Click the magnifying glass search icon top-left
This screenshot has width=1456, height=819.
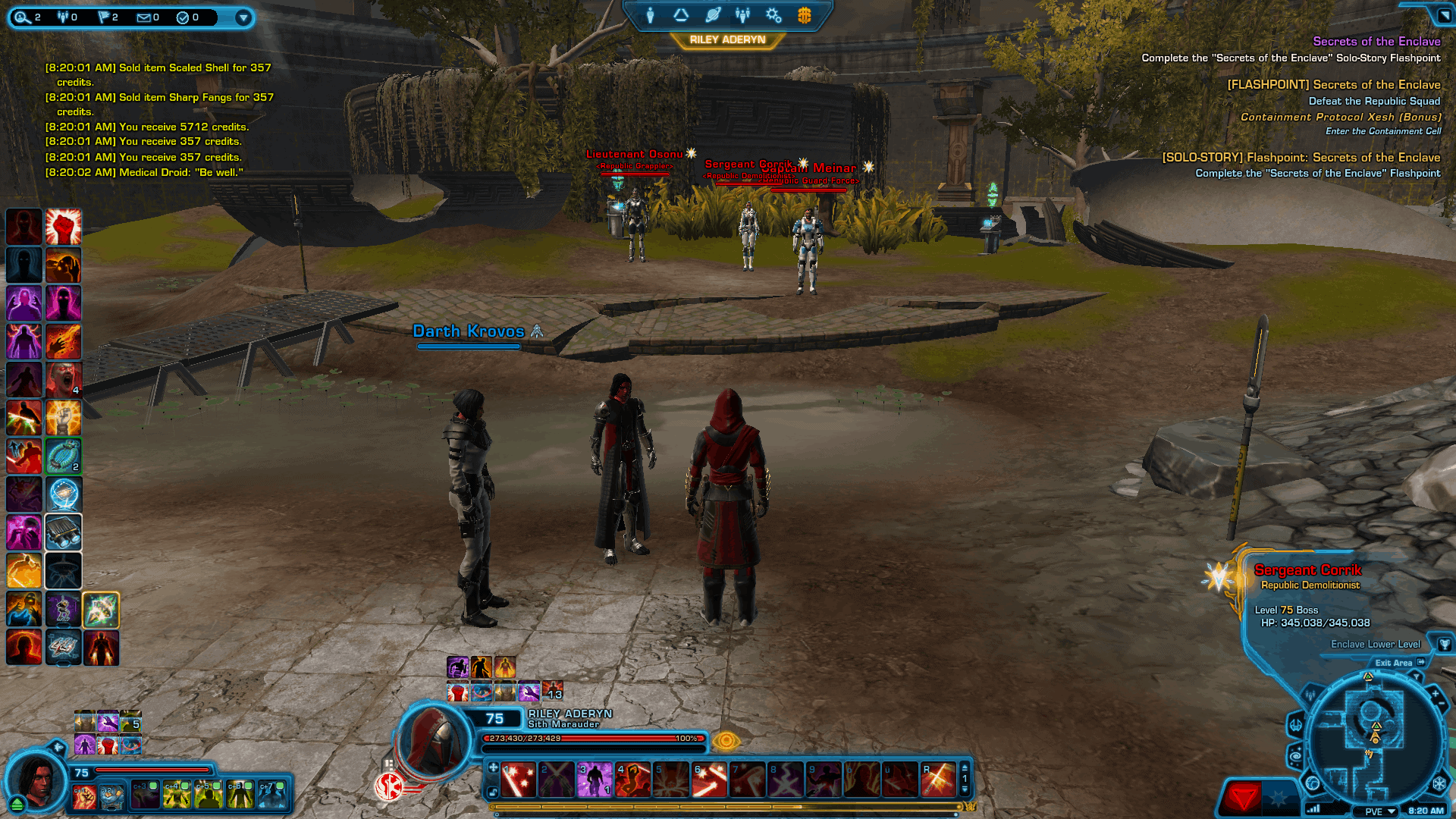pyautogui.click(x=21, y=16)
